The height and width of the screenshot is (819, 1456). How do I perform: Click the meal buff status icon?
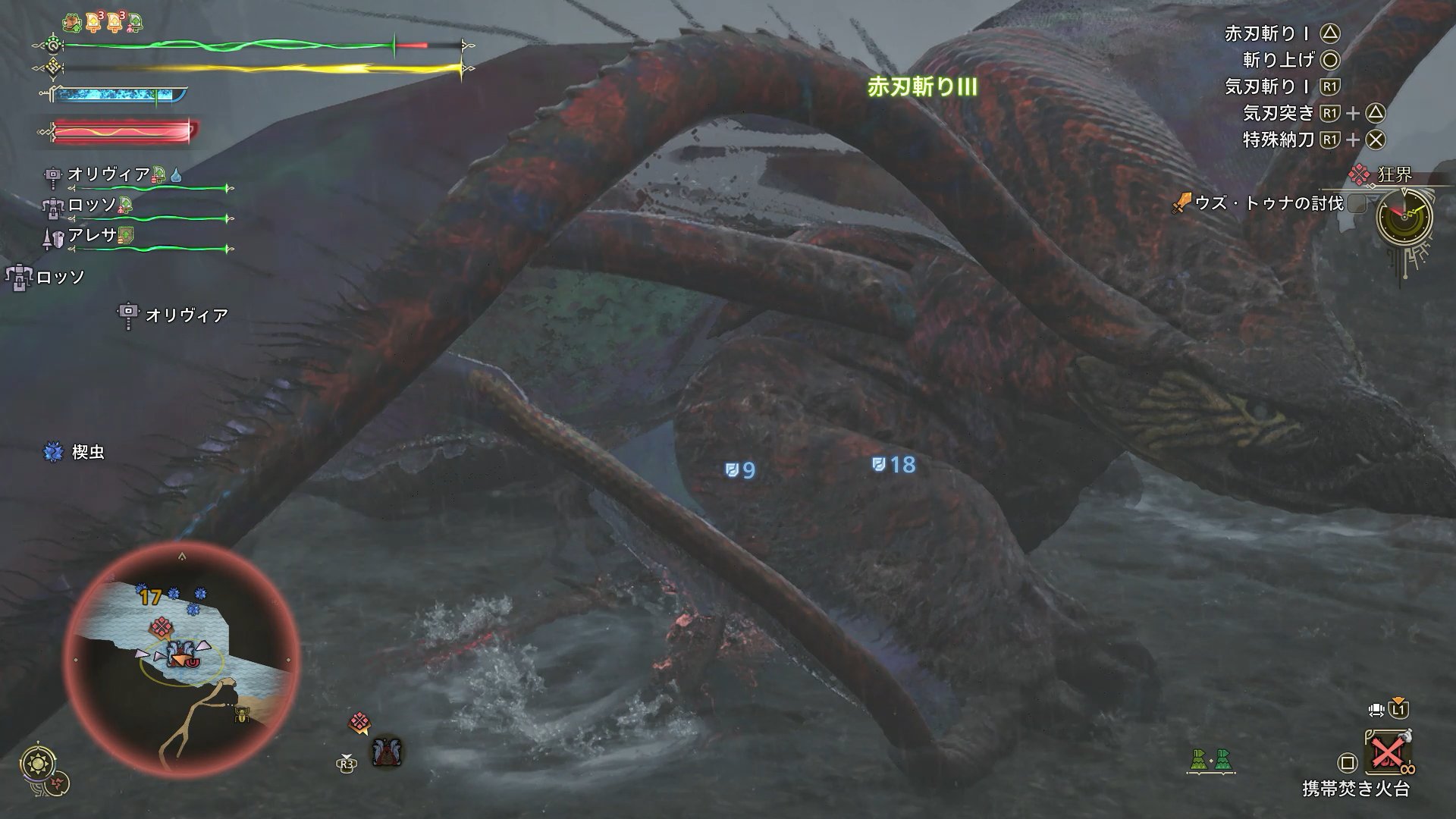tap(72, 23)
